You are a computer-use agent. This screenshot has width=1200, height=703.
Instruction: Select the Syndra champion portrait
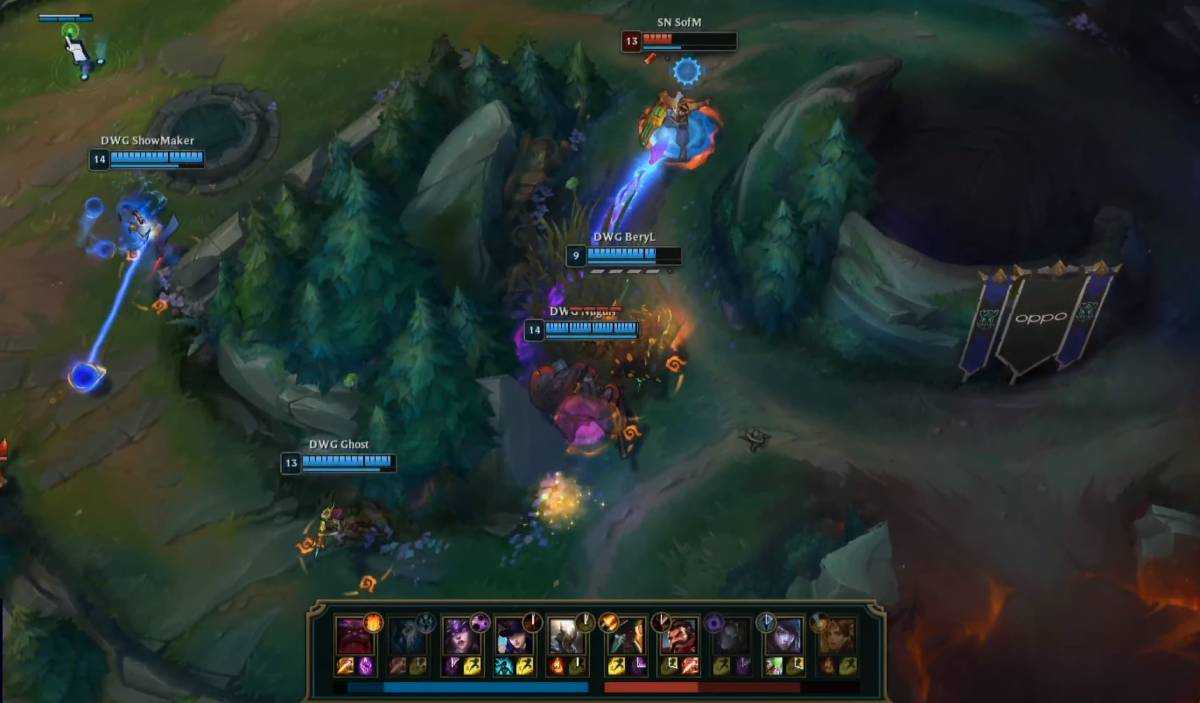click(x=460, y=635)
